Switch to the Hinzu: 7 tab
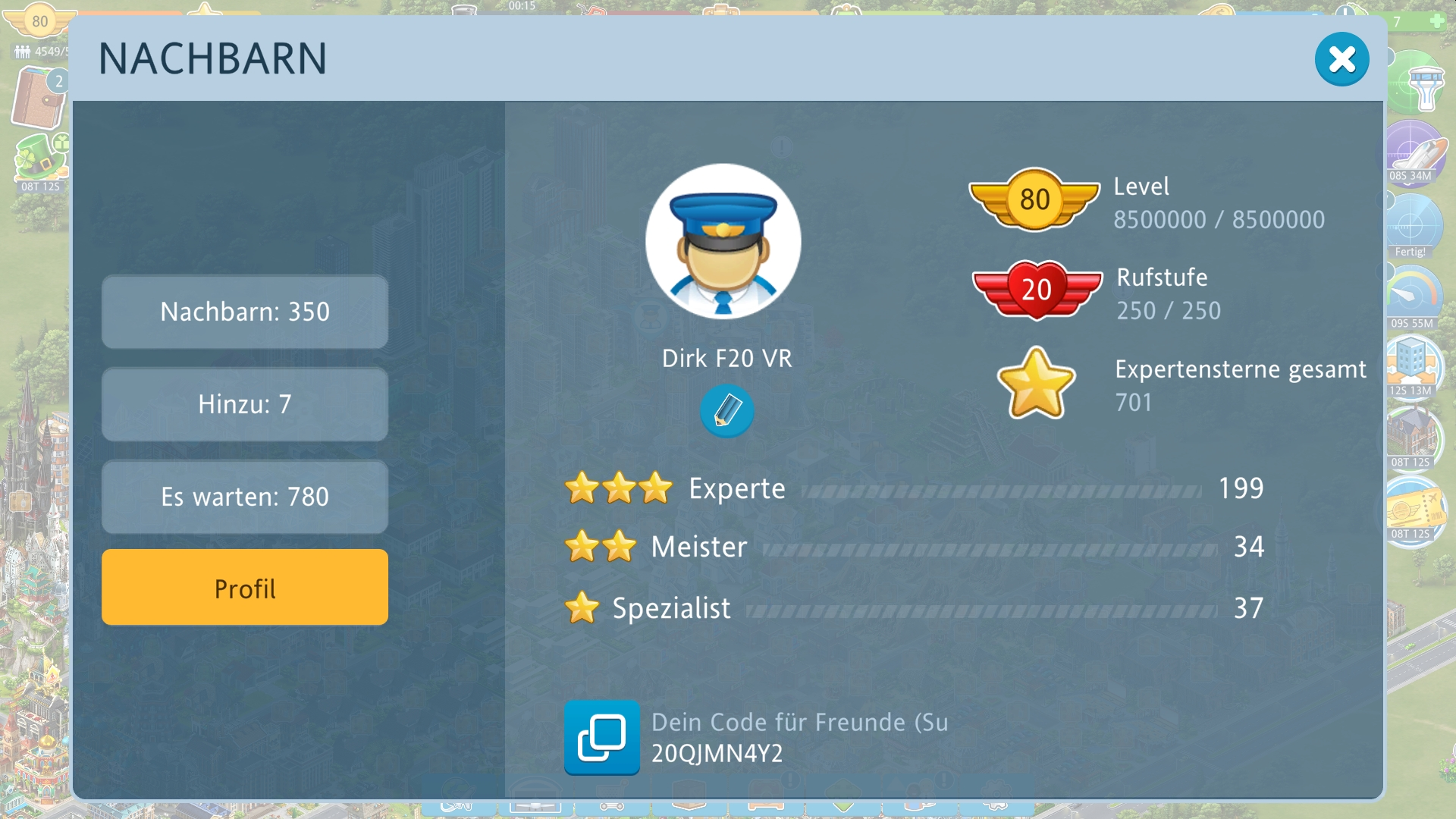The image size is (1456, 819). click(x=245, y=404)
